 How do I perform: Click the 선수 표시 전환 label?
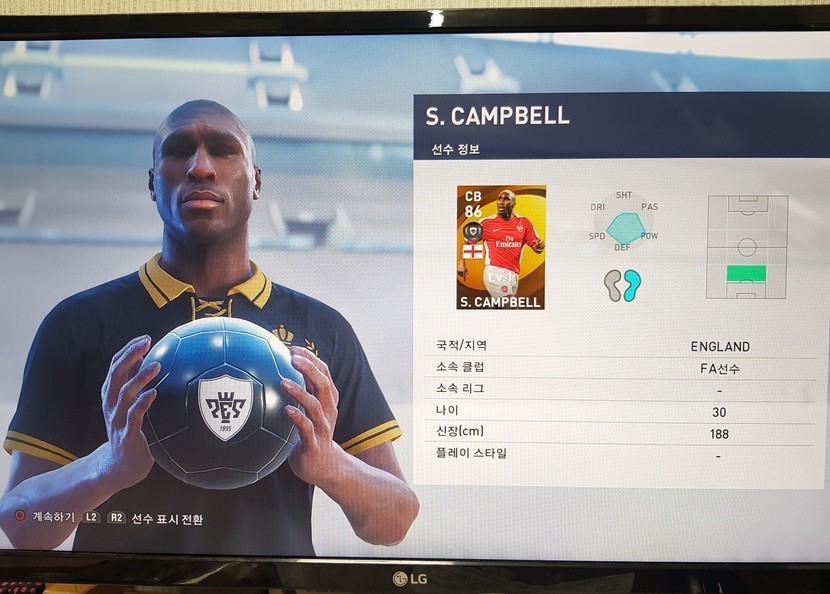coord(167,519)
